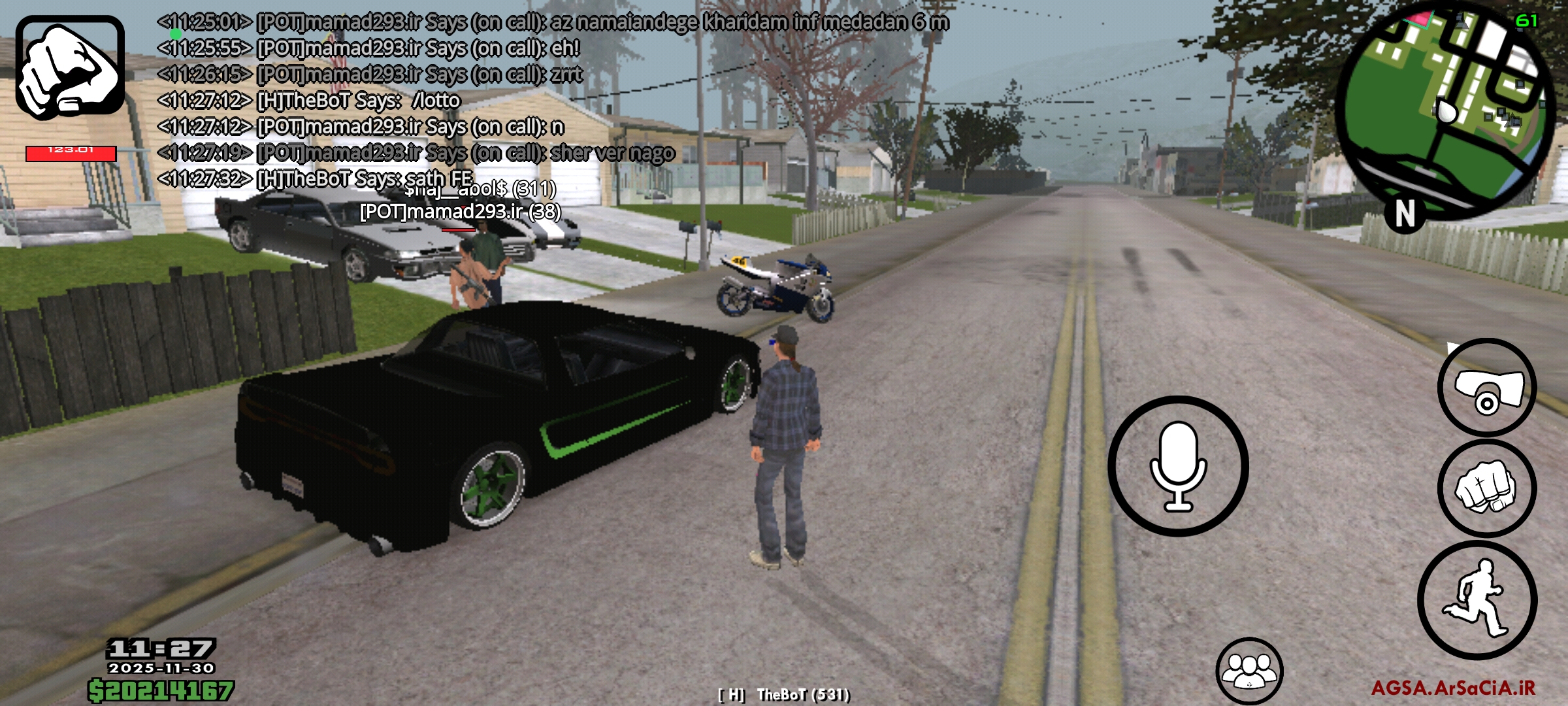This screenshot has width=1568, height=706.
Task: Click the red health bar showing 123.01
Action: [x=67, y=152]
